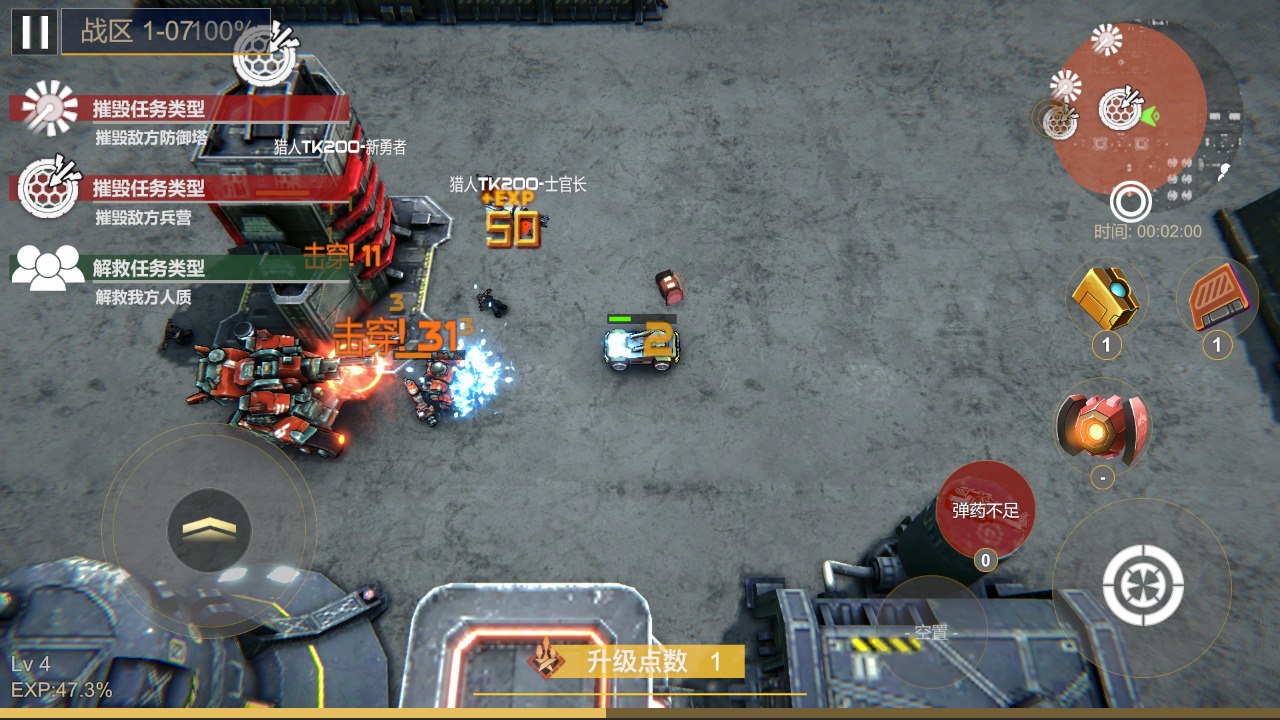Use the yellow device item
This screenshot has width=1280, height=720.
pyautogui.click(x=1105, y=298)
